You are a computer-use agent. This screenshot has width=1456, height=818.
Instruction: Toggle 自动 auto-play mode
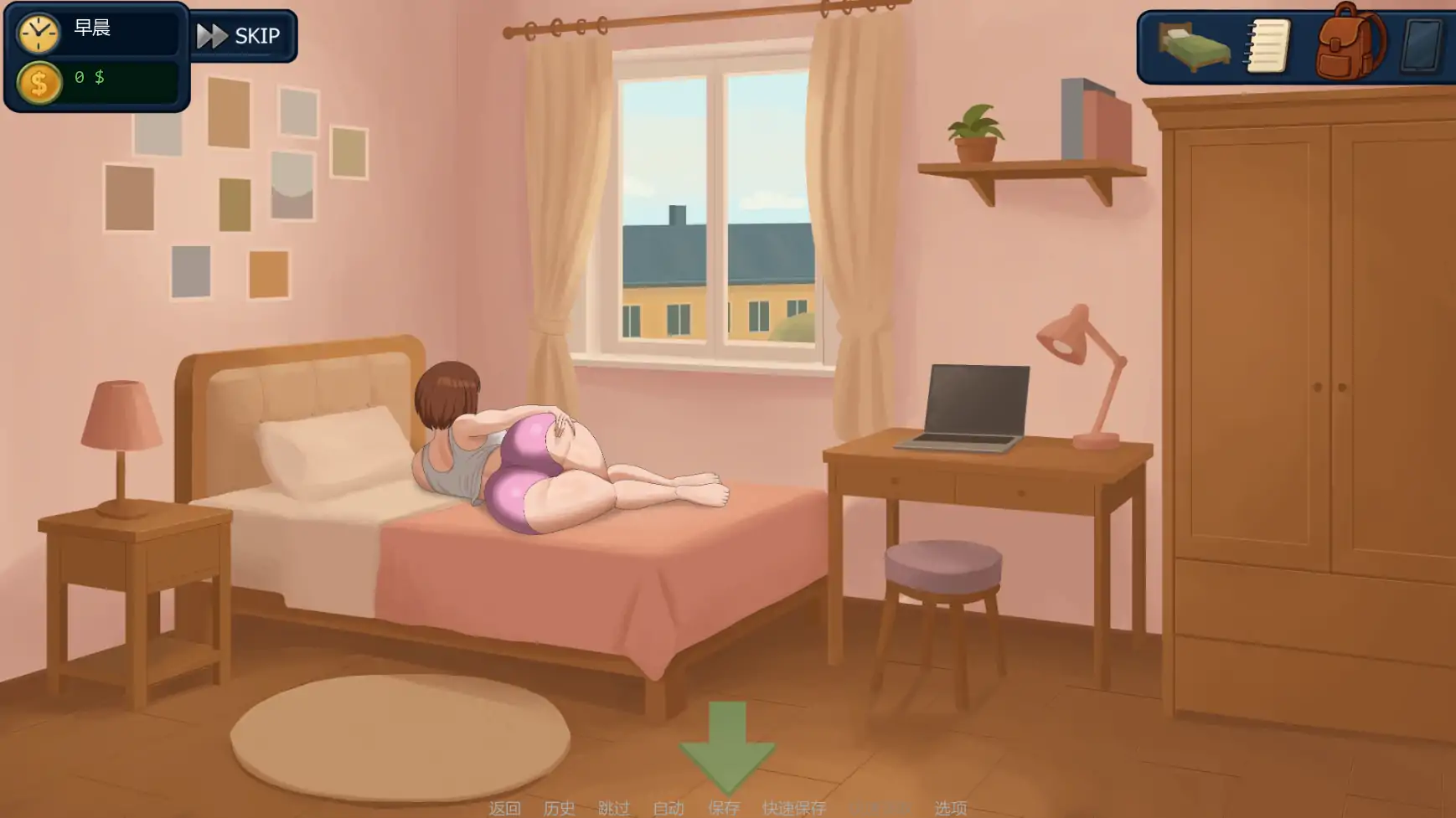pyautogui.click(x=668, y=809)
